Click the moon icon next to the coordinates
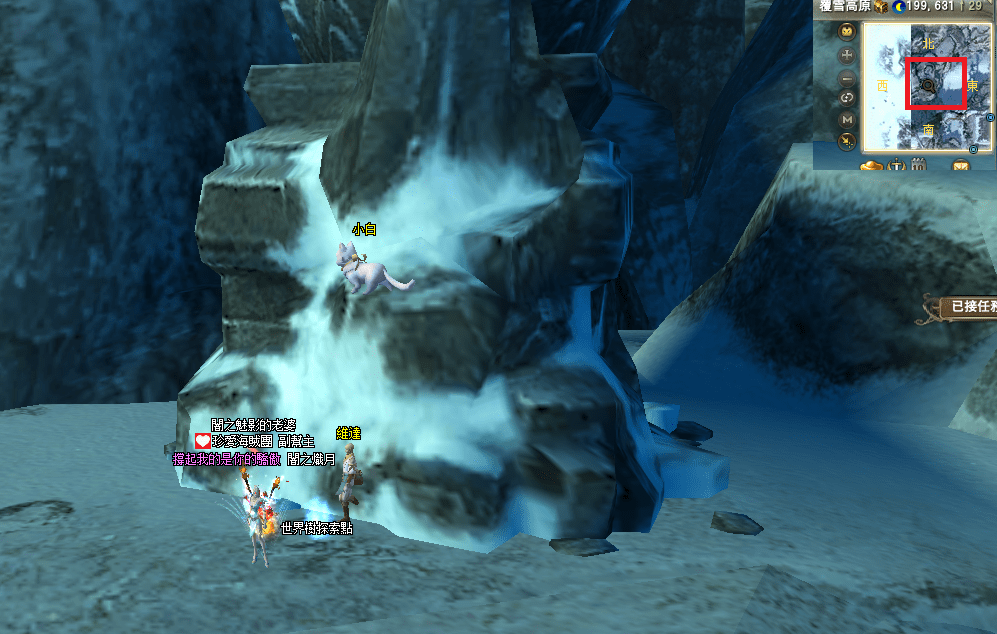Viewport: 997px width, 634px height. [x=897, y=7]
